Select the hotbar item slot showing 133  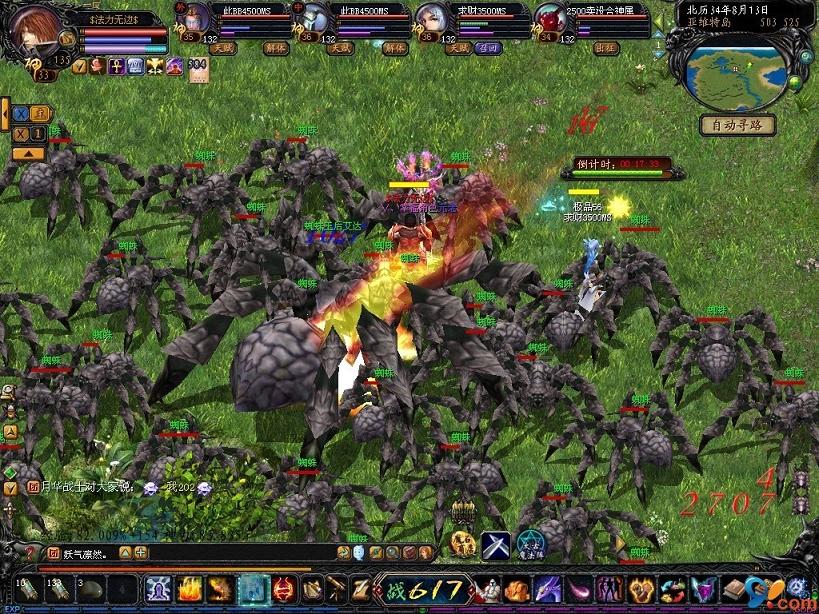(x=58, y=589)
